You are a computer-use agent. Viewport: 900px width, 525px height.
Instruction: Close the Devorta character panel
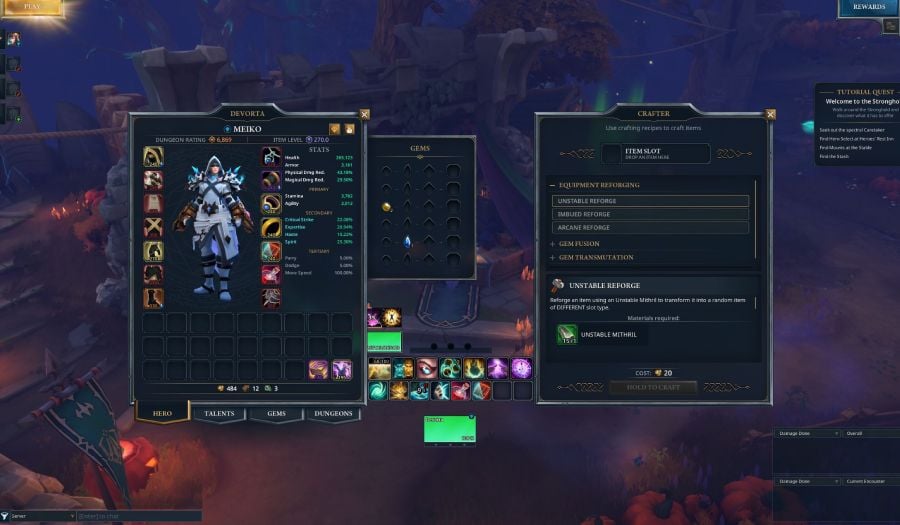pos(365,115)
